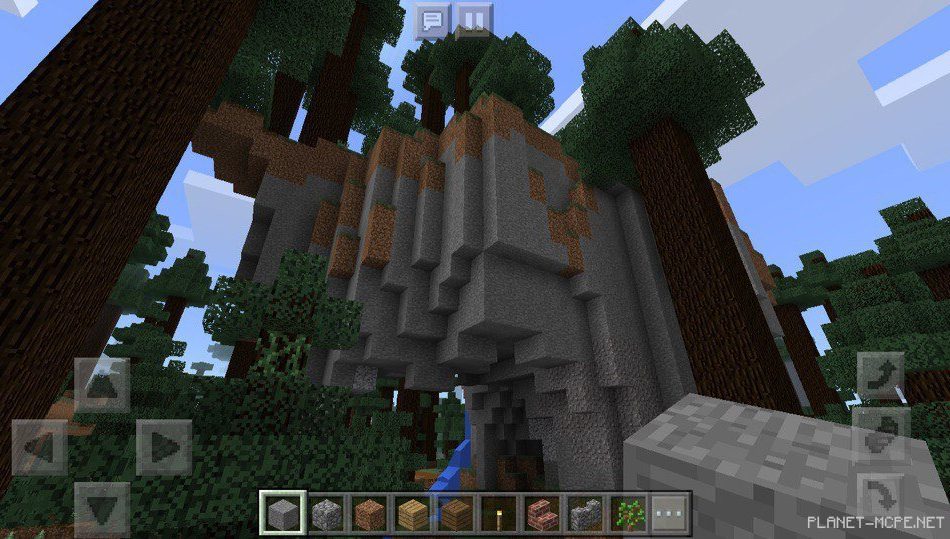Open the chat window
Image resolution: width=950 pixels, height=539 pixels.
433,19
